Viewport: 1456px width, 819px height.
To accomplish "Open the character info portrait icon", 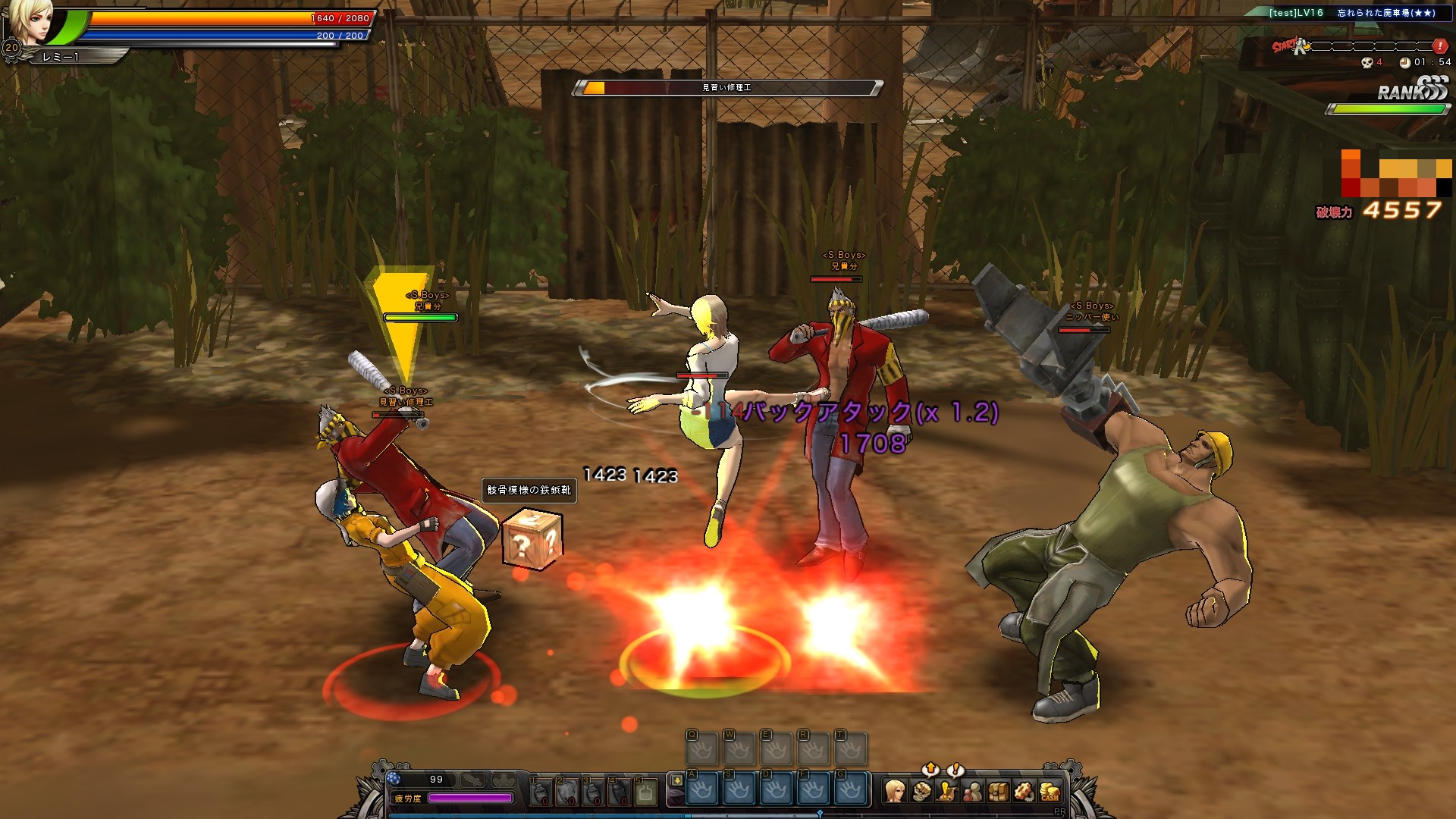I will 896,792.
